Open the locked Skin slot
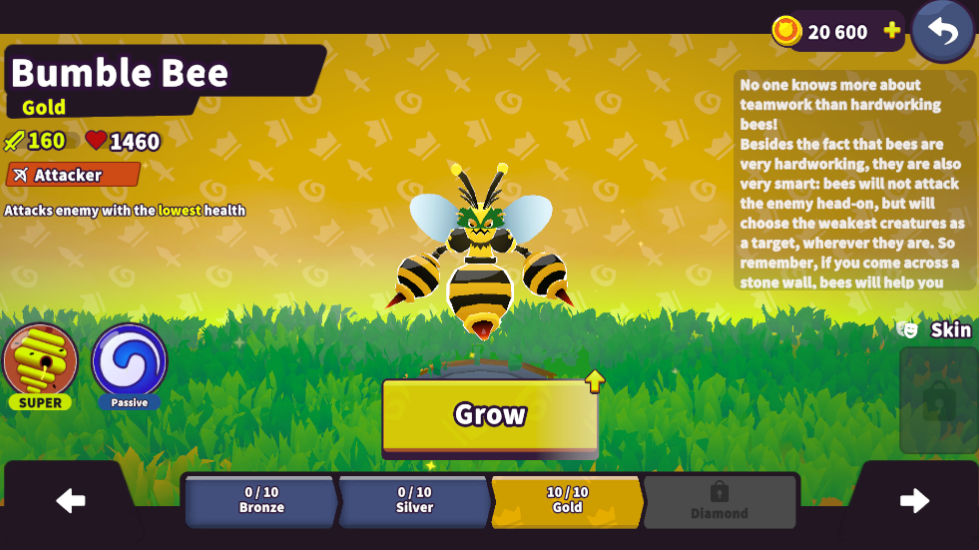 tap(938, 401)
